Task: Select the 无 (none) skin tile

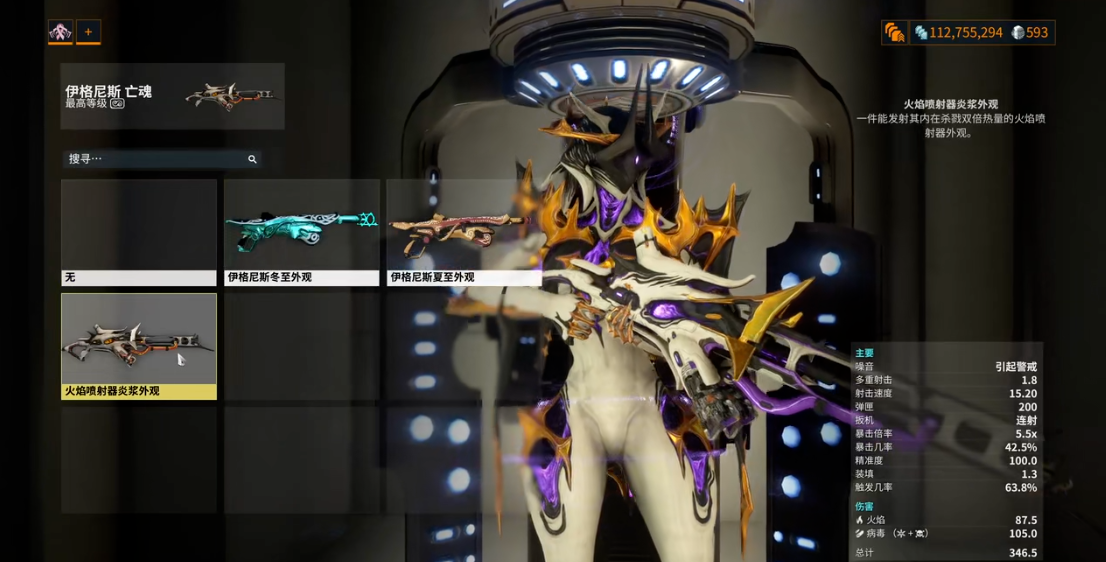Action: (x=139, y=232)
